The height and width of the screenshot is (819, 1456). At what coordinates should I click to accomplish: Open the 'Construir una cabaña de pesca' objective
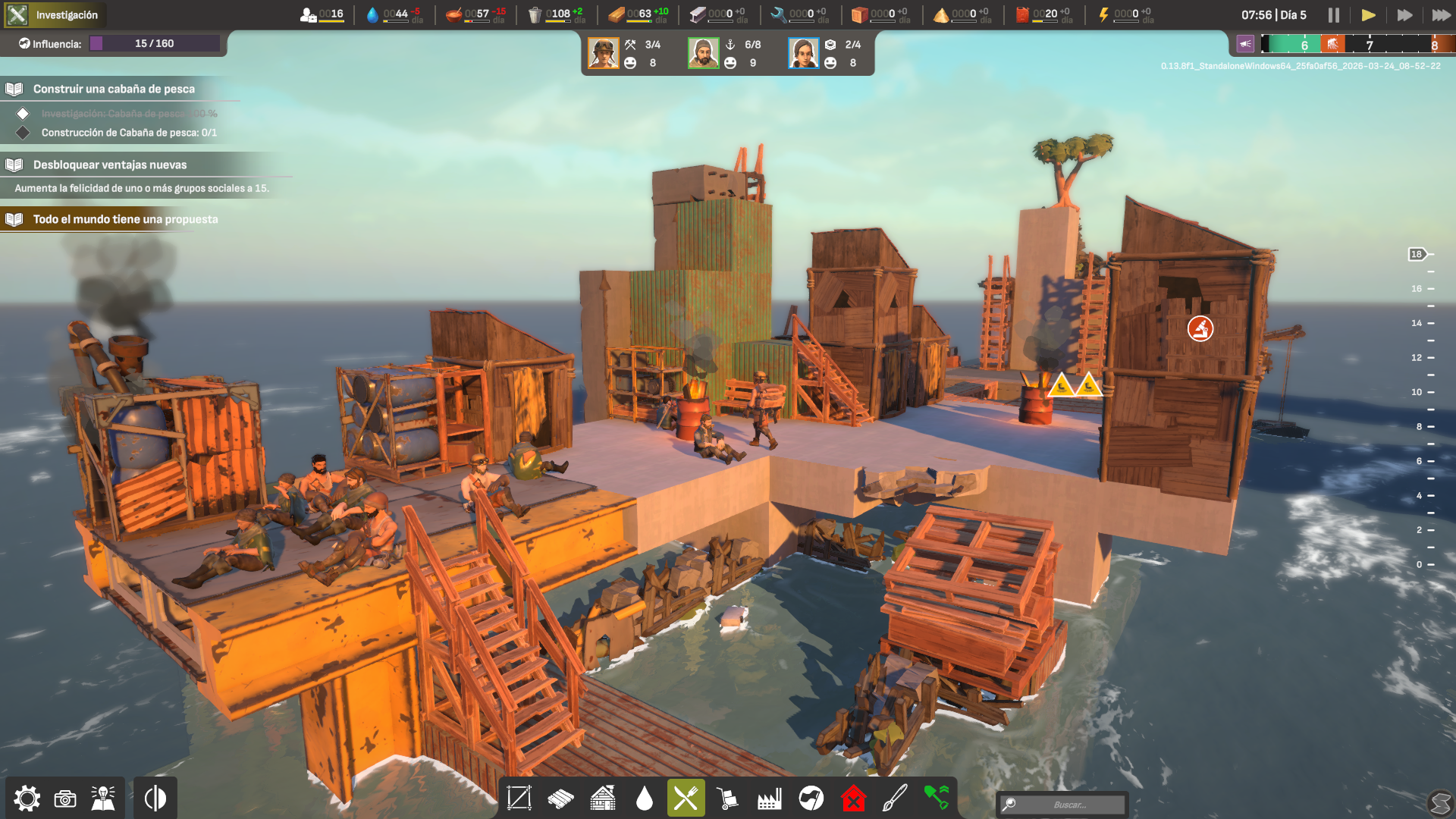click(114, 89)
